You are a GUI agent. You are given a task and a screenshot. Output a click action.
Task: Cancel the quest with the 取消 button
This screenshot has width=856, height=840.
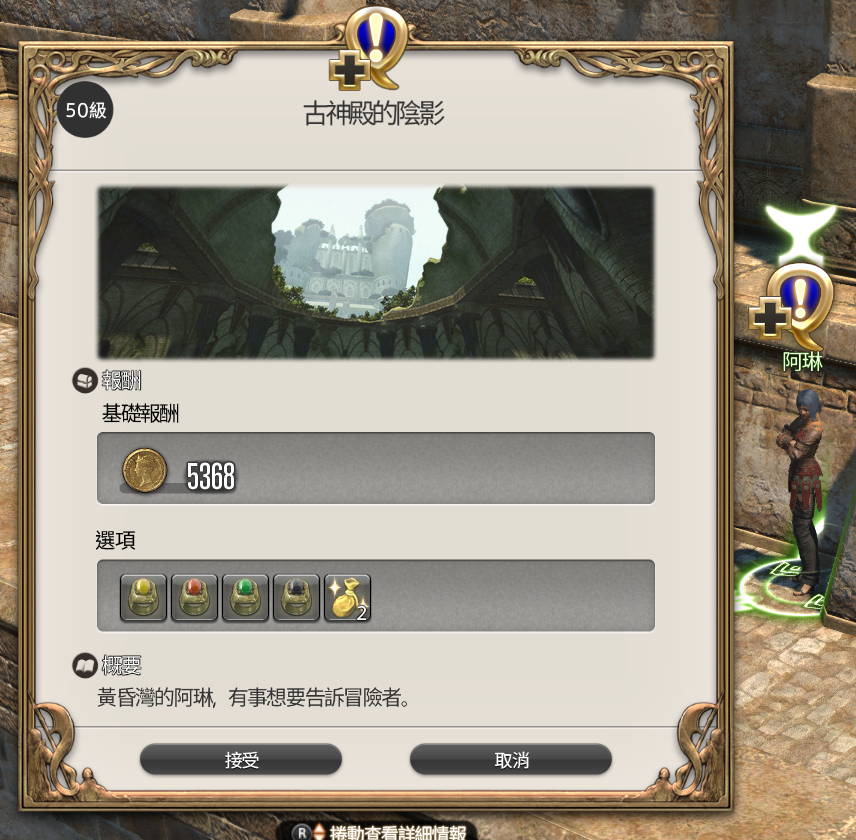511,760
